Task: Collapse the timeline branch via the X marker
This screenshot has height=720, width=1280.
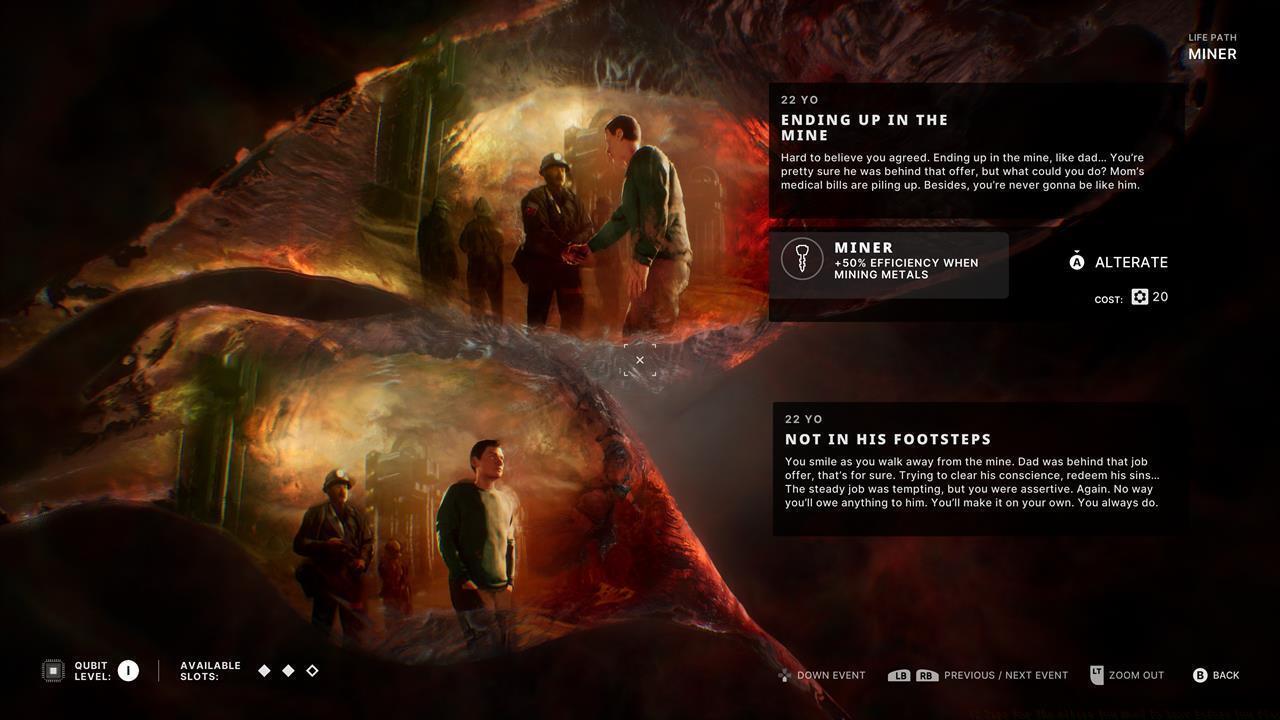Action: coord(640,359)
